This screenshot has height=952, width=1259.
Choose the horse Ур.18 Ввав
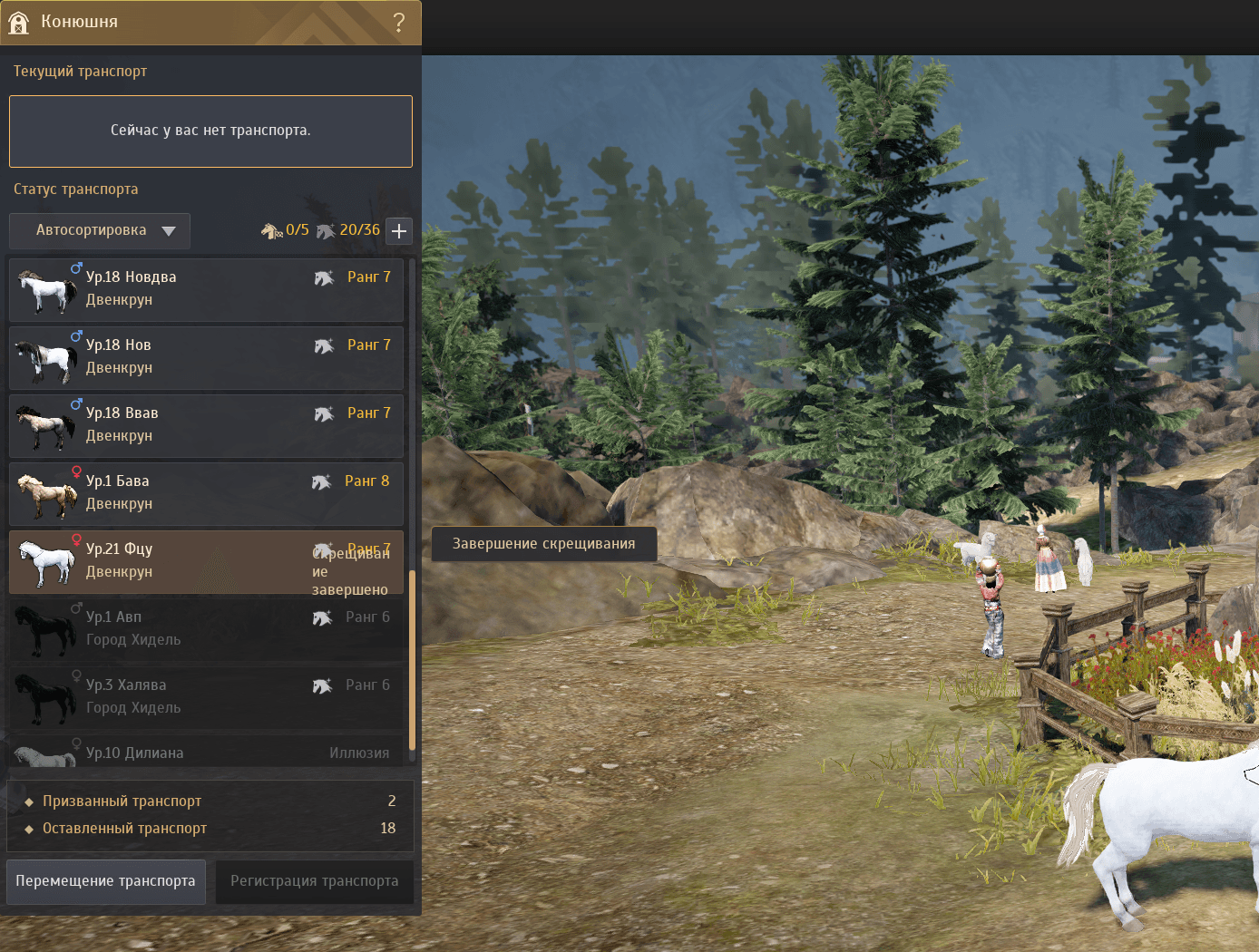click(x=206, y=425)
